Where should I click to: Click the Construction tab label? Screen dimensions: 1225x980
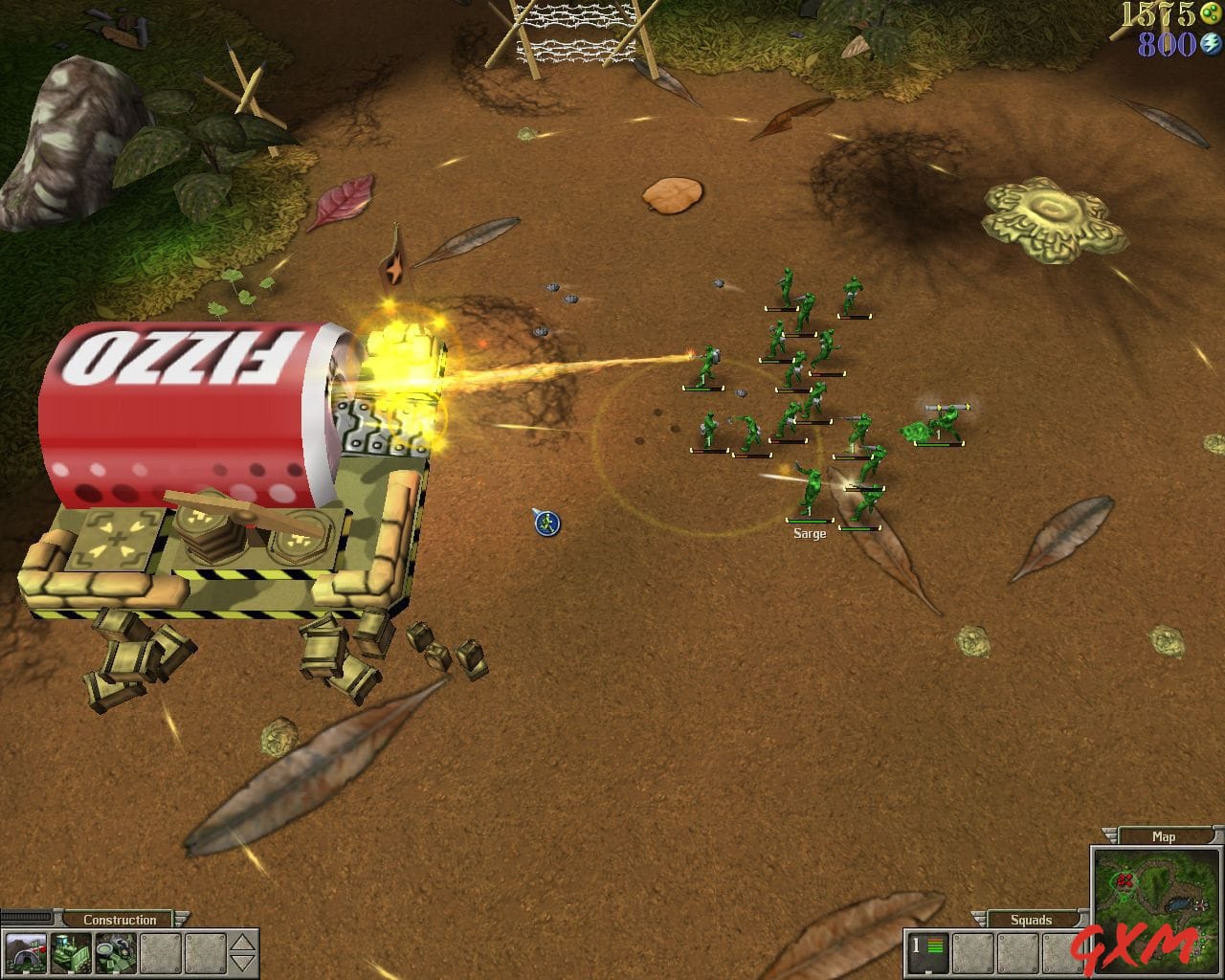[x=119, y=919]
